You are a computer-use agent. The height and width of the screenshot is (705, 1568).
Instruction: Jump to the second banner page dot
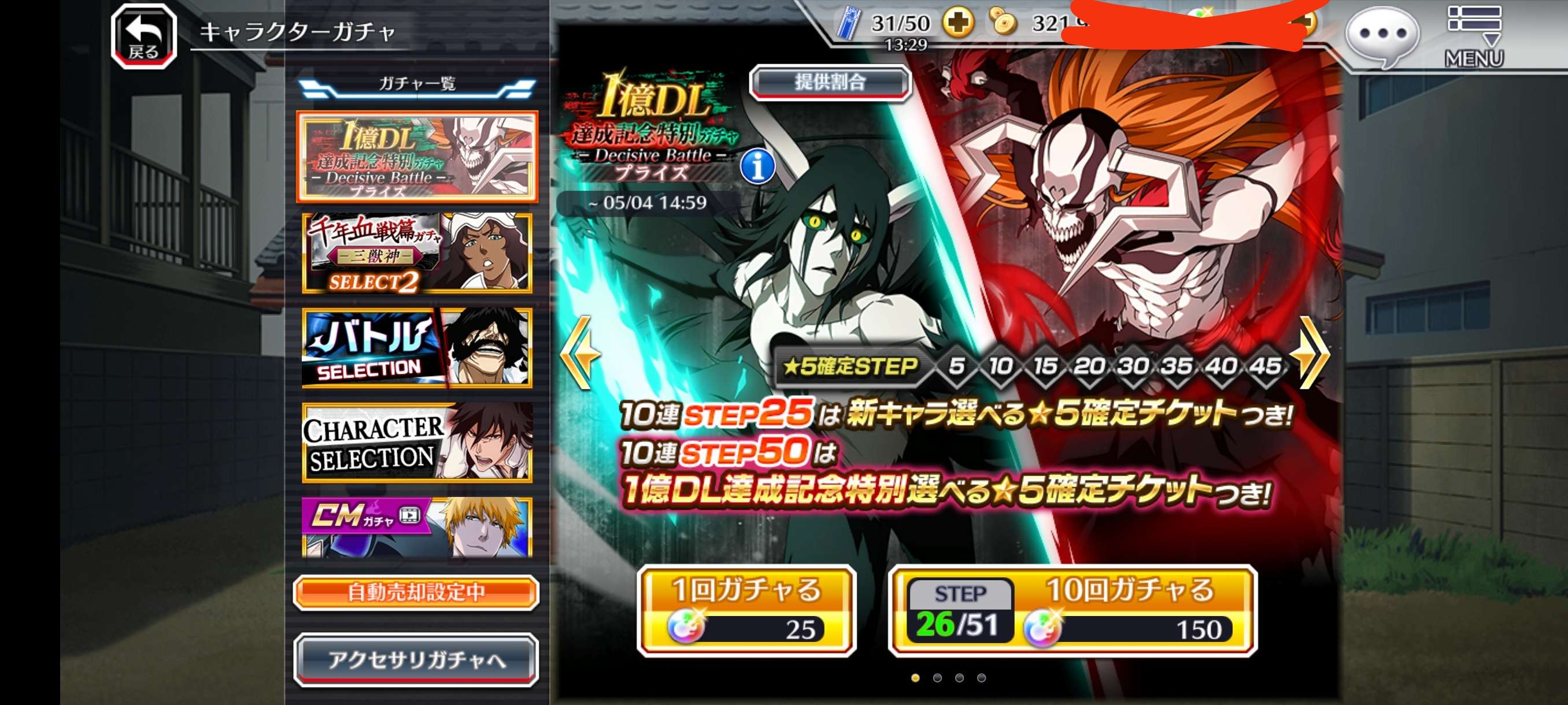937,678
